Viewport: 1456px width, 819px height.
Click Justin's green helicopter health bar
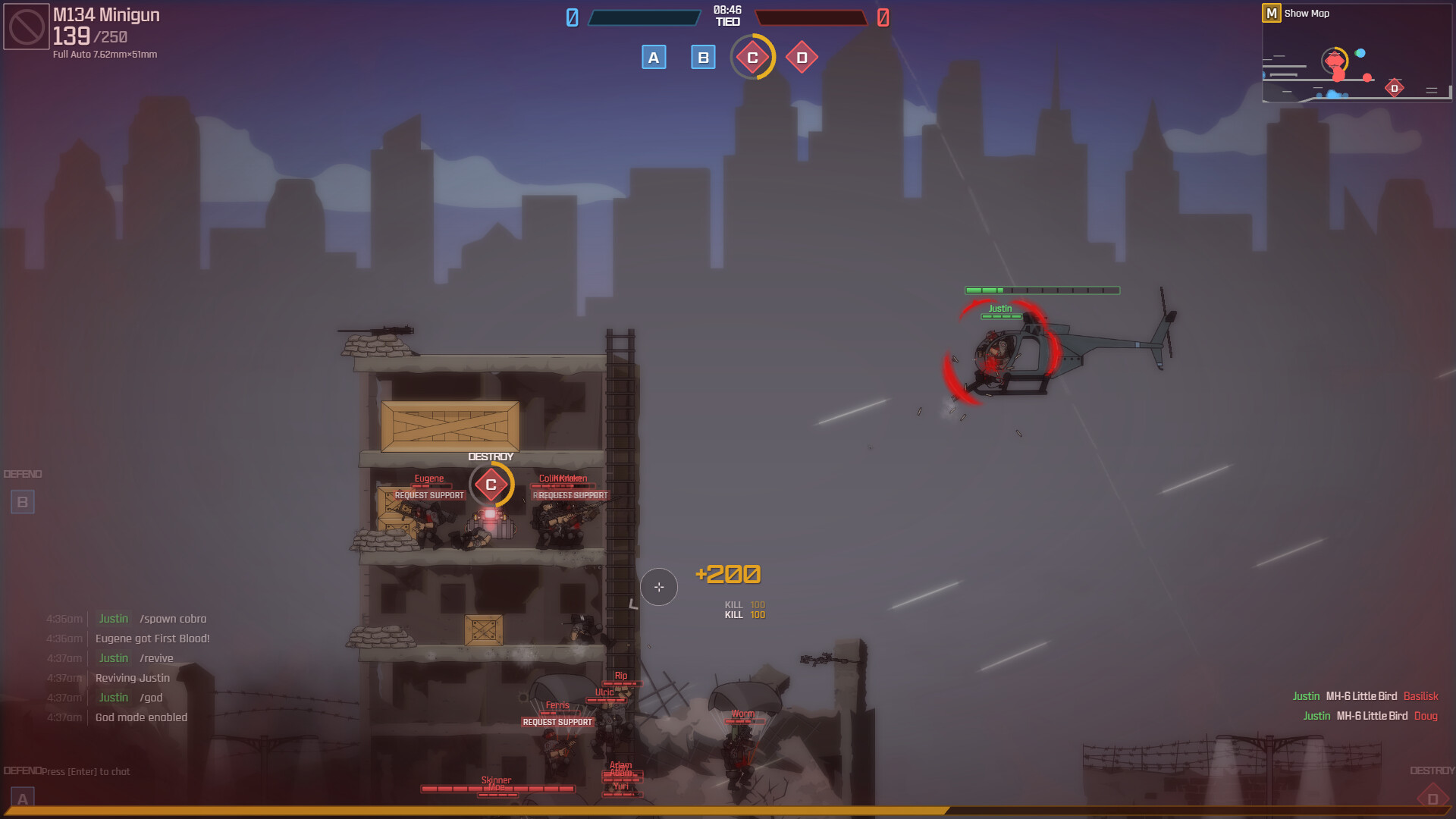point(1042,289)
